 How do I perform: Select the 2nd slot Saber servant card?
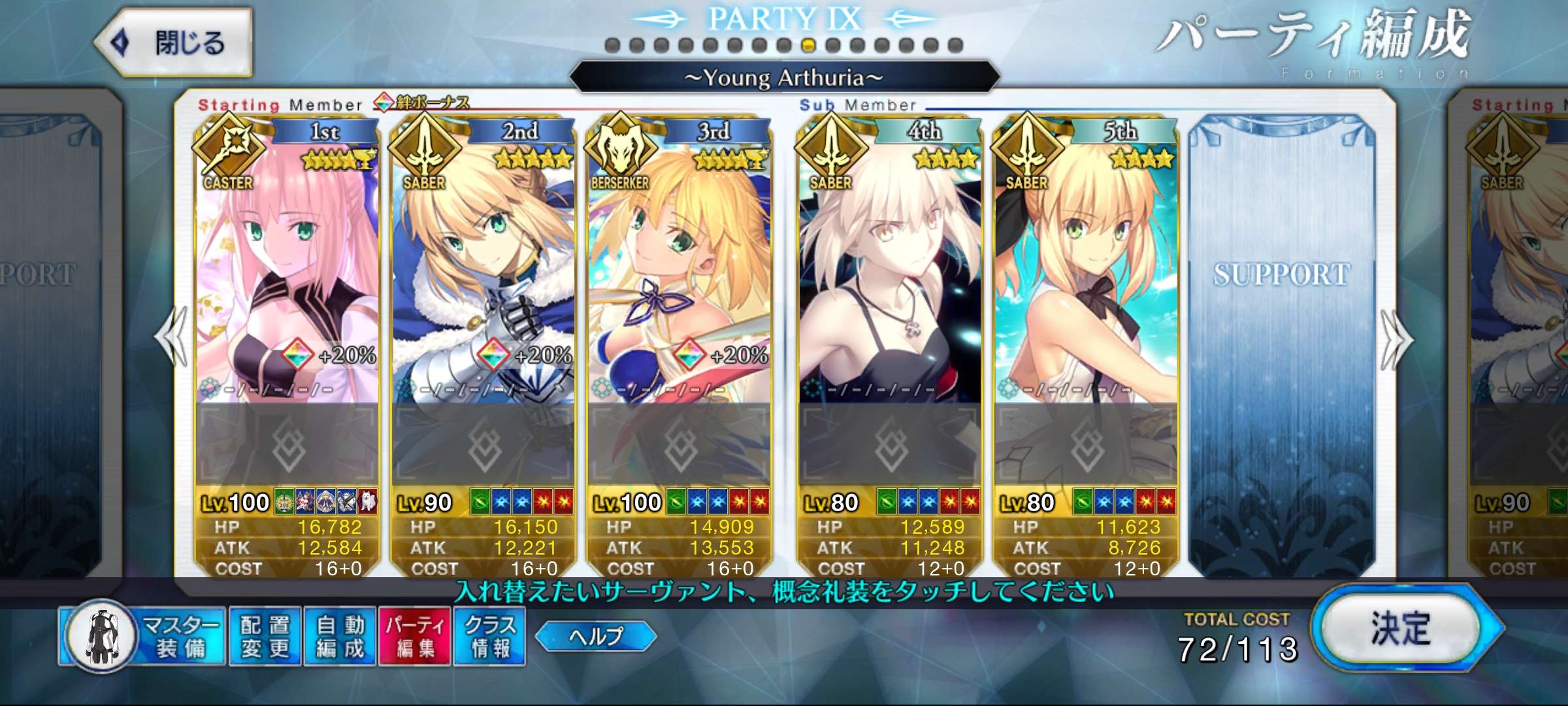pyautogui.click(x=483, y=275)
